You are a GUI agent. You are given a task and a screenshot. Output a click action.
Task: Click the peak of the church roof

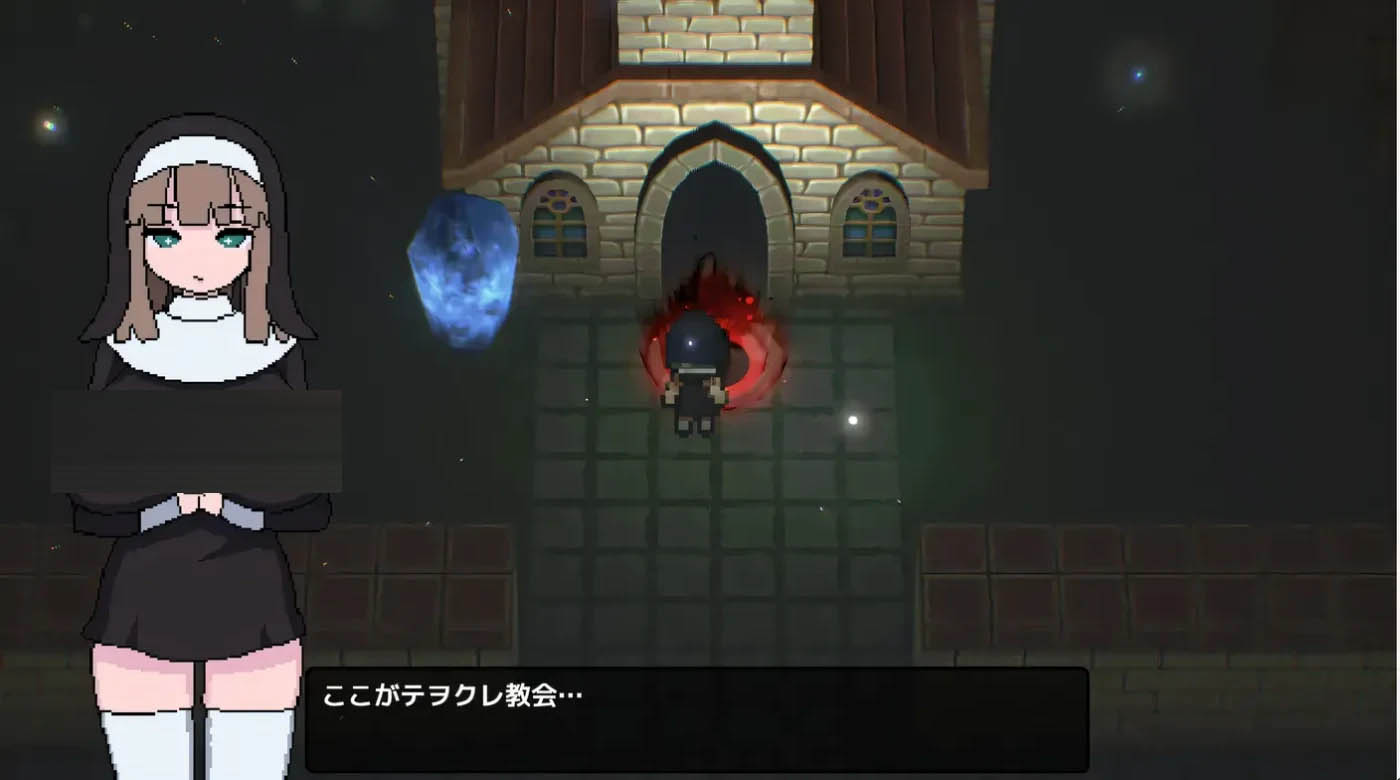click(700, 10)
